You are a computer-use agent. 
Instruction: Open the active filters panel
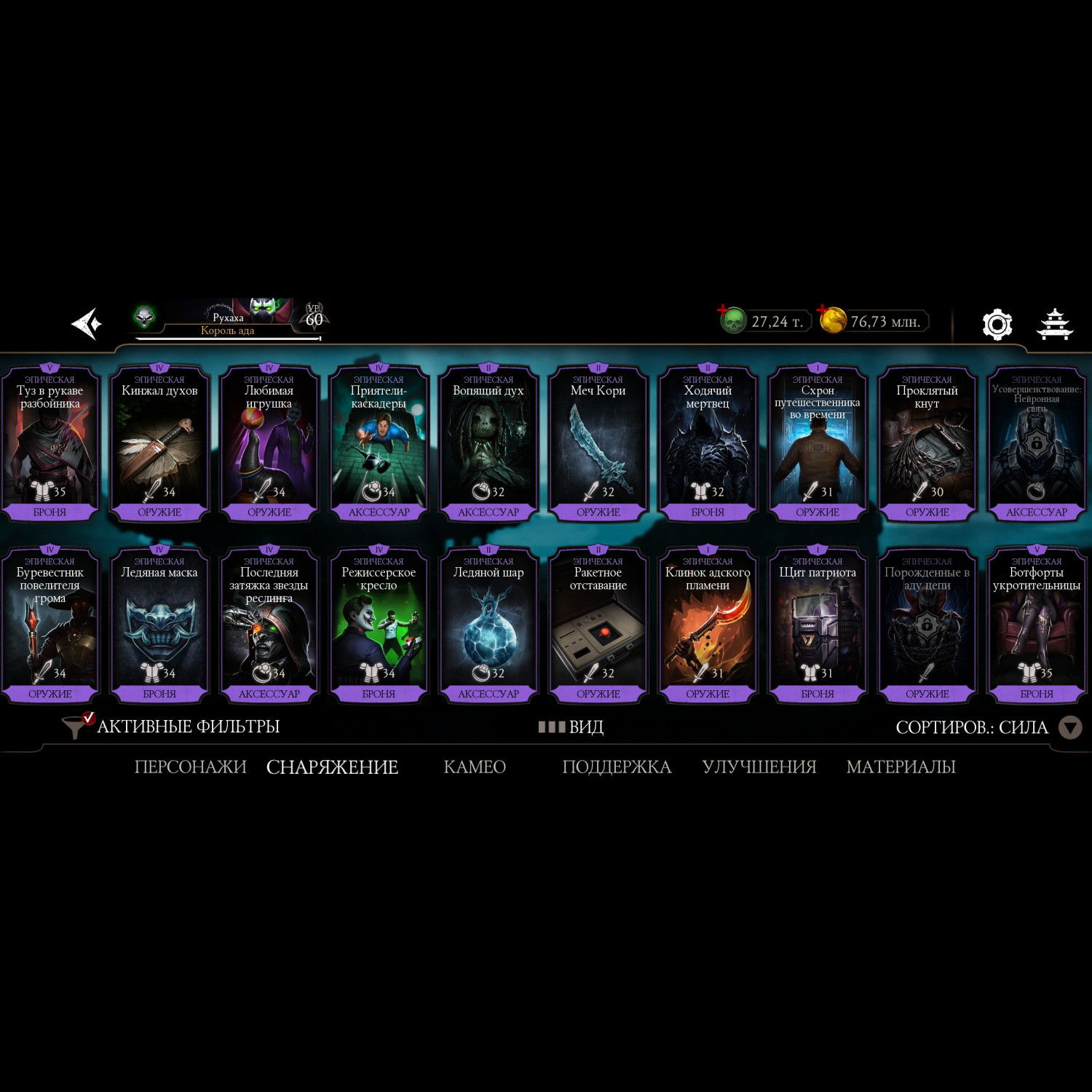(172, 727)
